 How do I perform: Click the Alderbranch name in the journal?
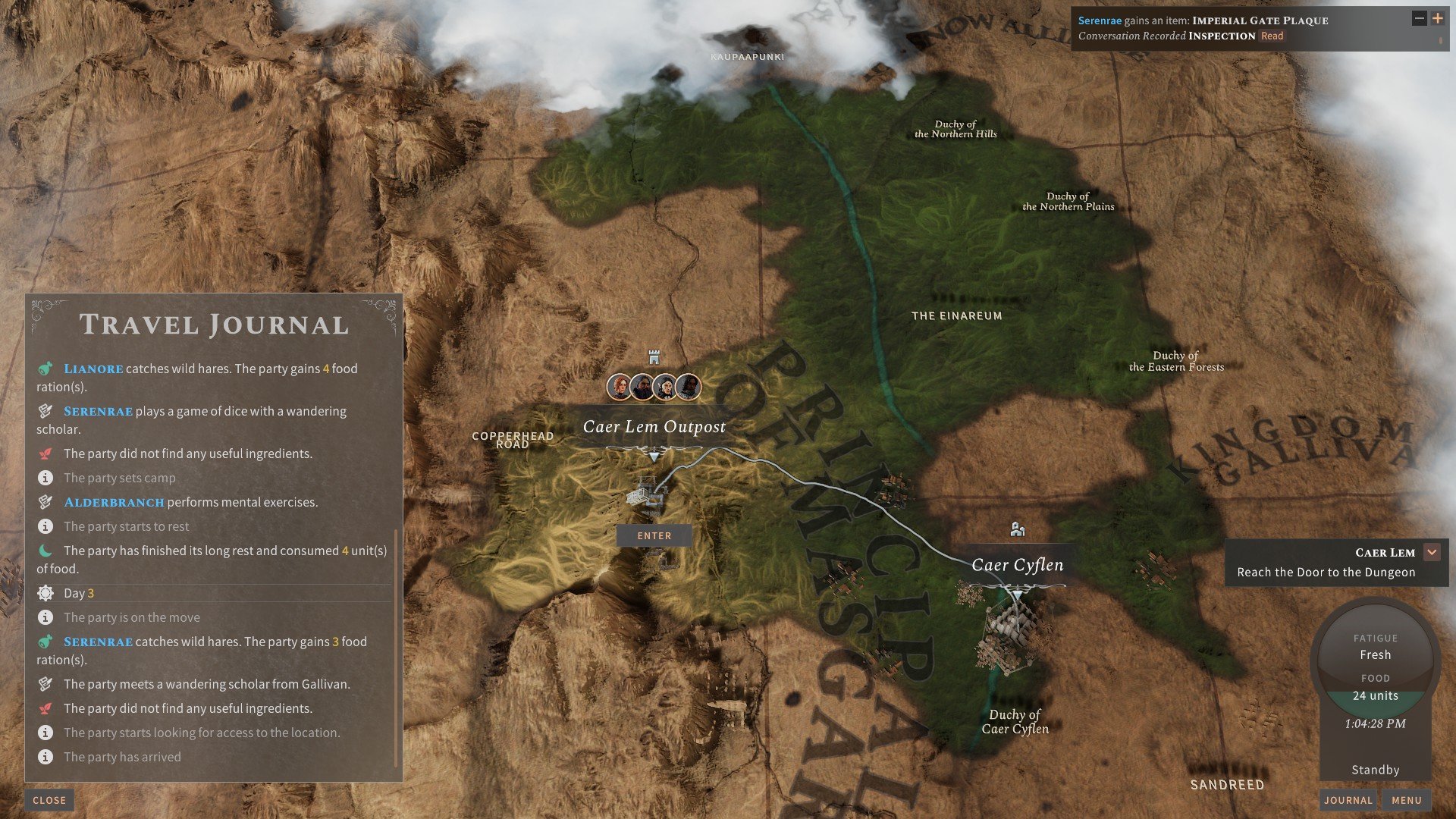click(114, 502)
